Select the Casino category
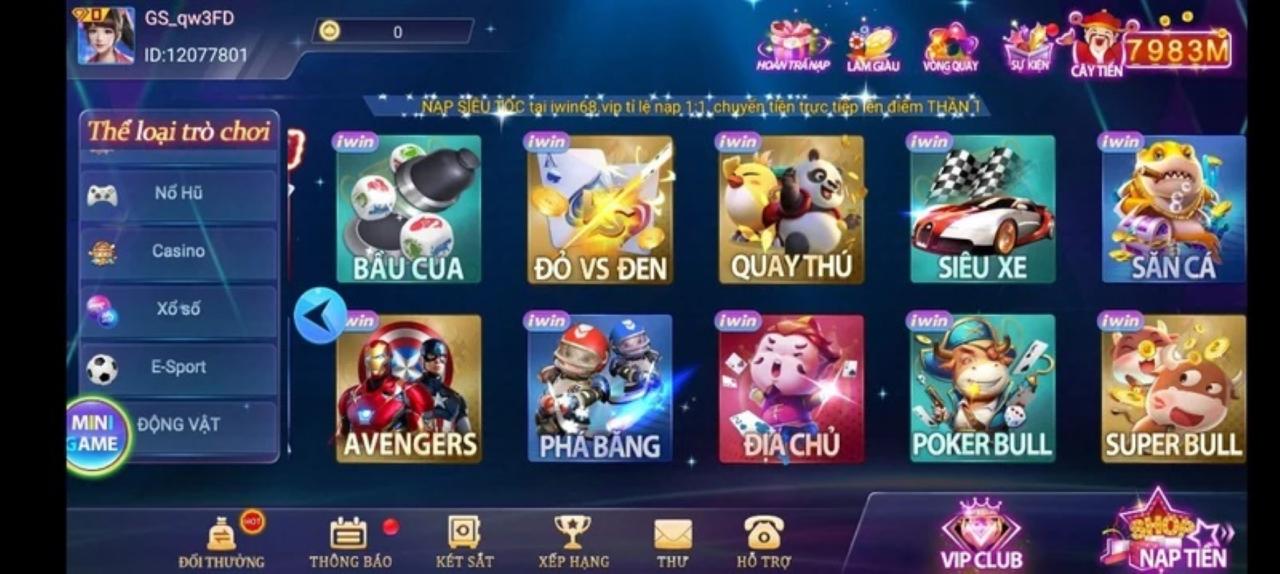The image size is (1280, 574). pyautogui.click(x=178, y=252)
